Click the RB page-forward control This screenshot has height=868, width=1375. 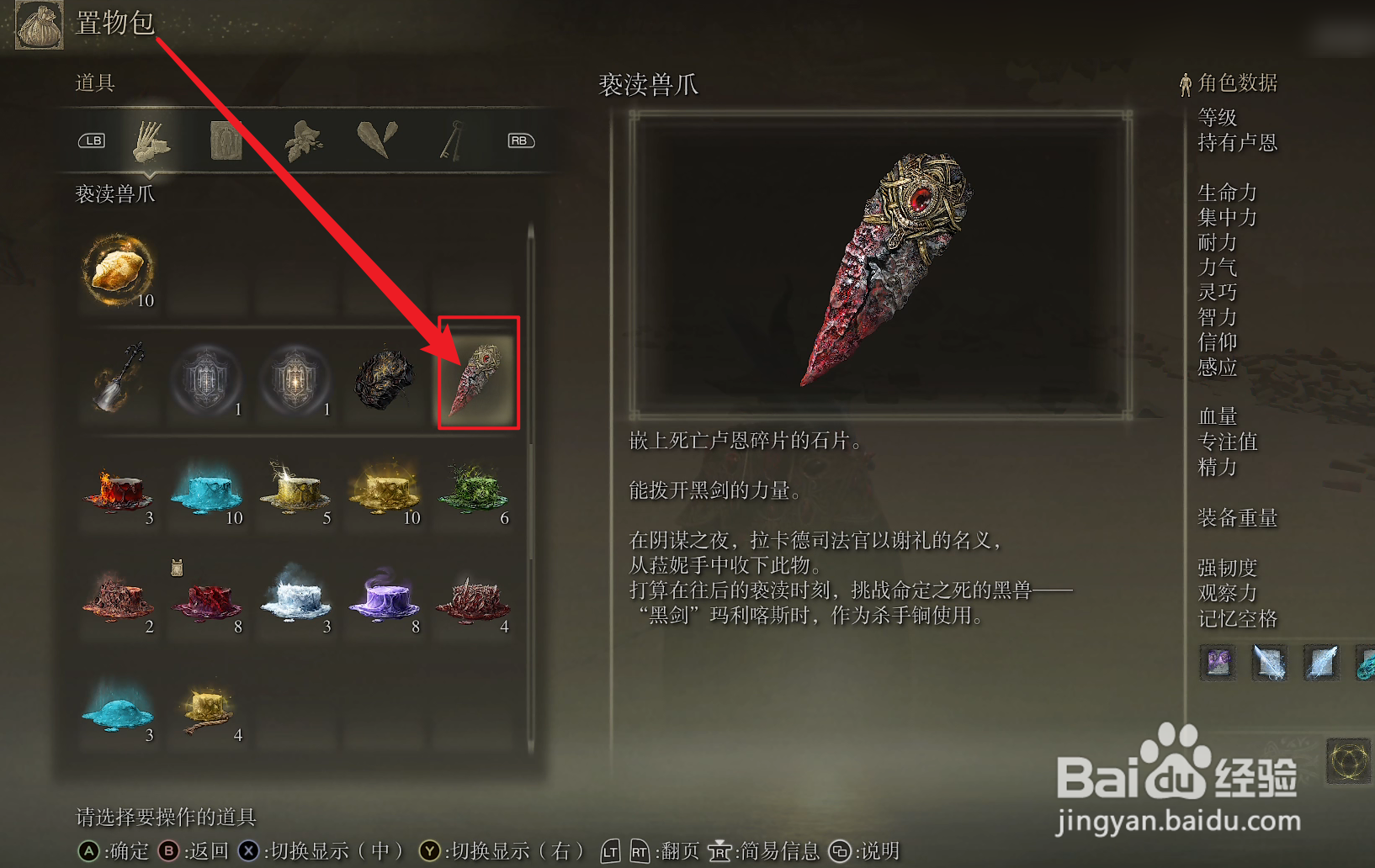[x=520, y=140]
